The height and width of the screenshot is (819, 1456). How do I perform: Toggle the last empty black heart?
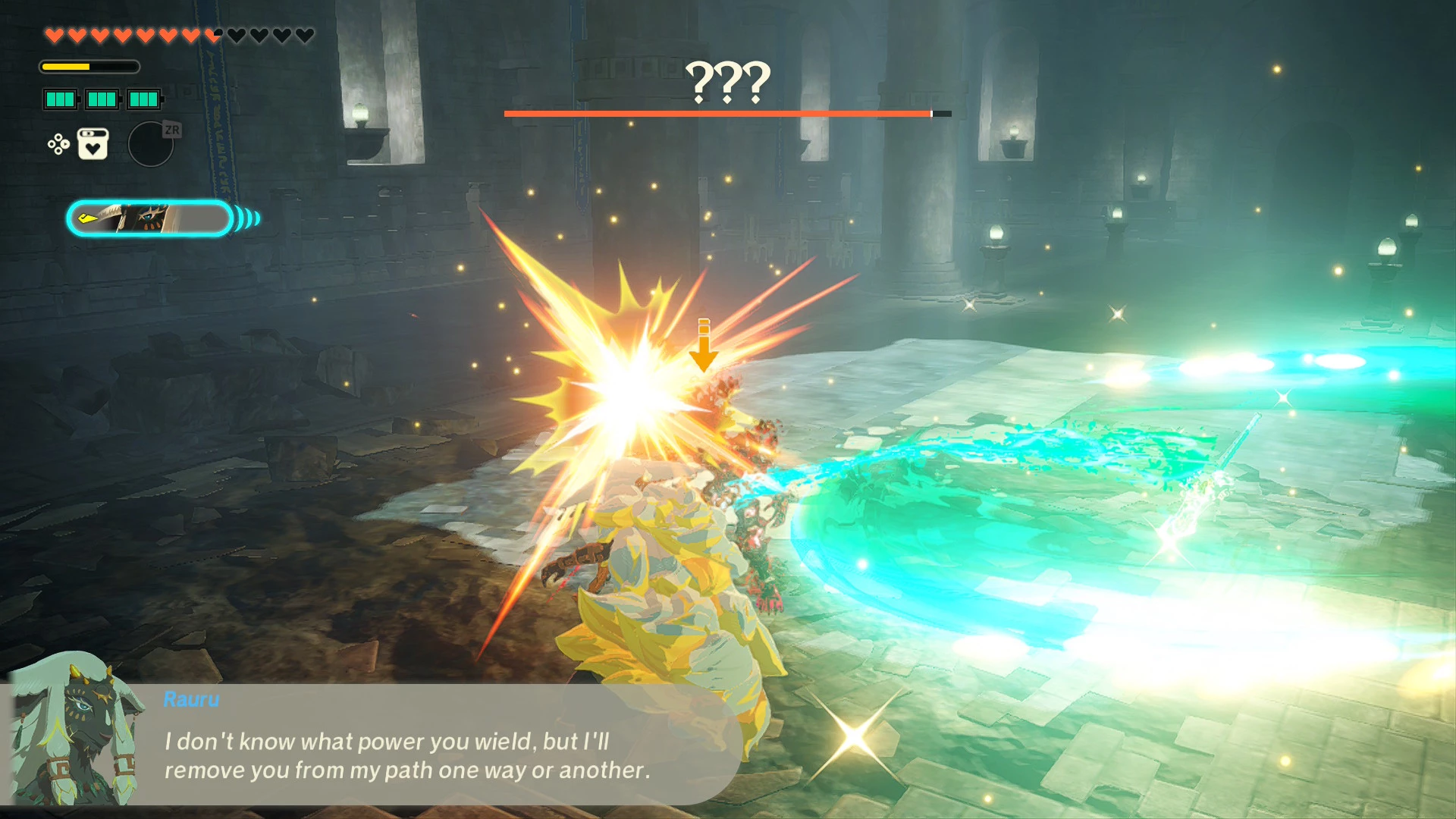click(x=303, y=34)
